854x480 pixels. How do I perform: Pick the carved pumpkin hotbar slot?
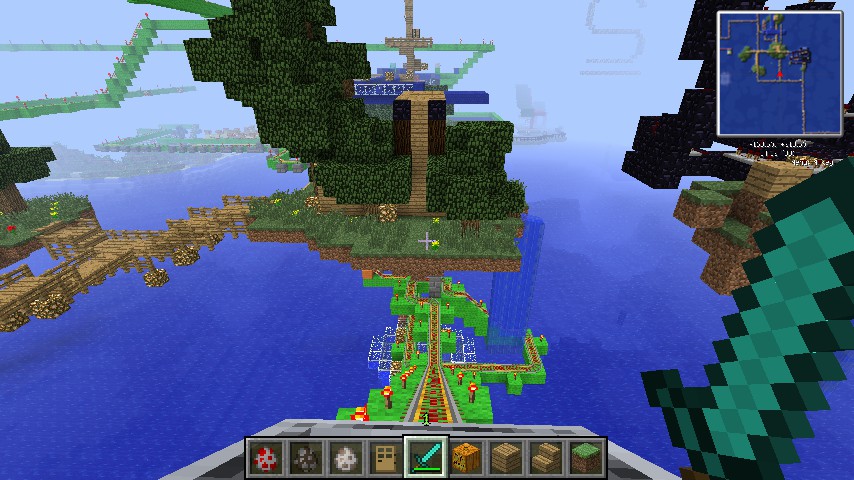(466, 458)
